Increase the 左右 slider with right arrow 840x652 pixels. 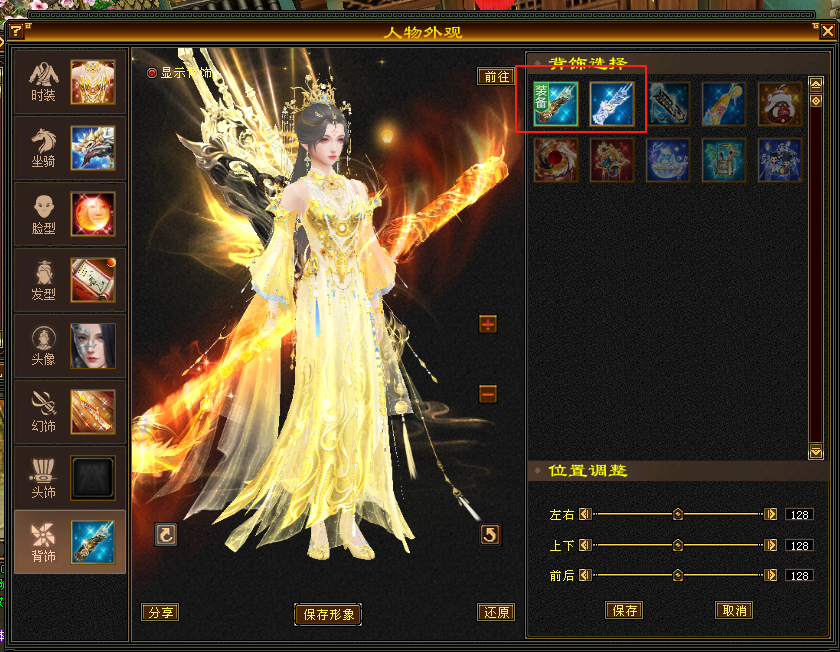(770, 514)
